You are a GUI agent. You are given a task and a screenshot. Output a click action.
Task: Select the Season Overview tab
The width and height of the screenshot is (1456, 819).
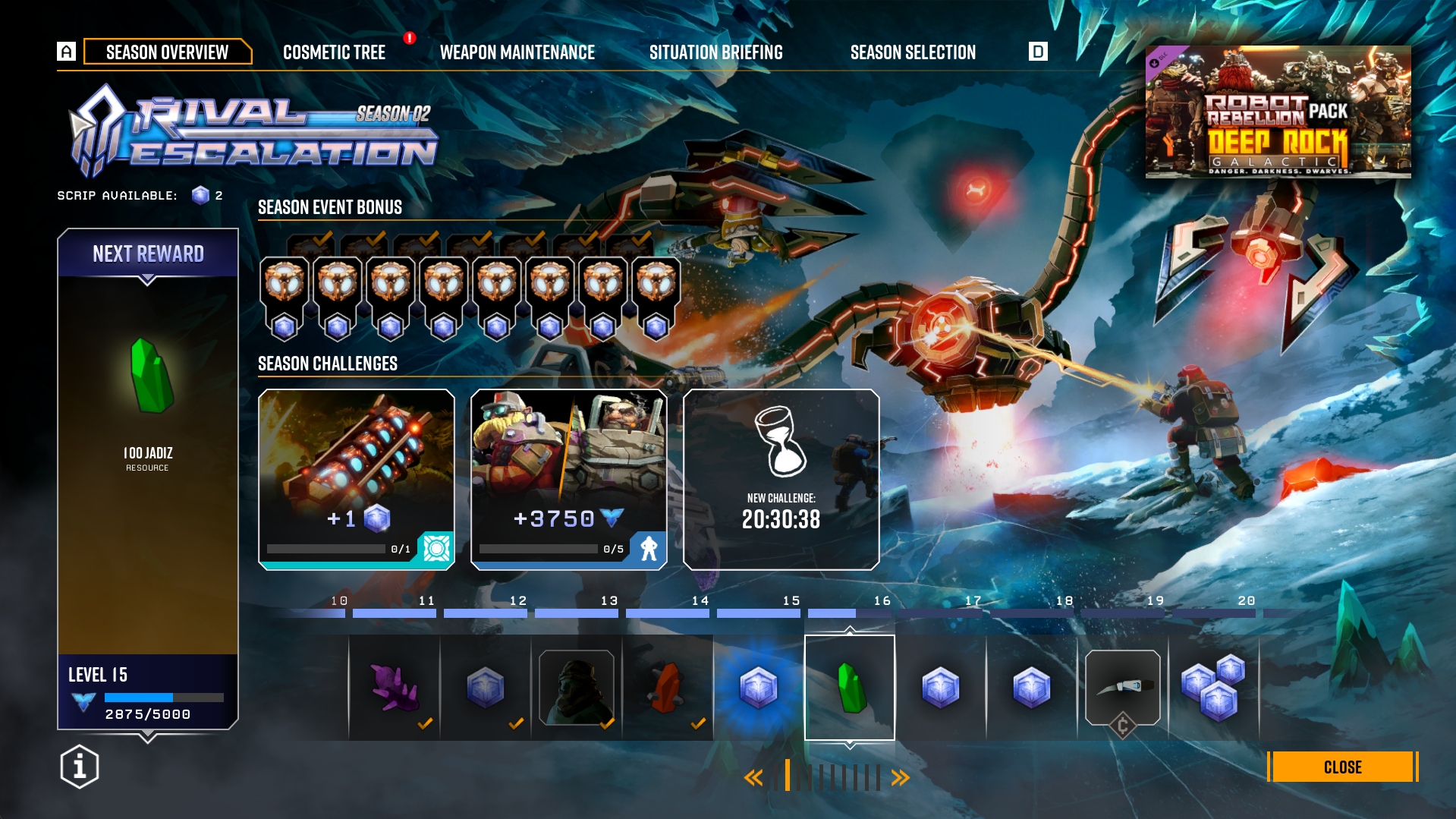pyautogui.click(x=167, y=52)
